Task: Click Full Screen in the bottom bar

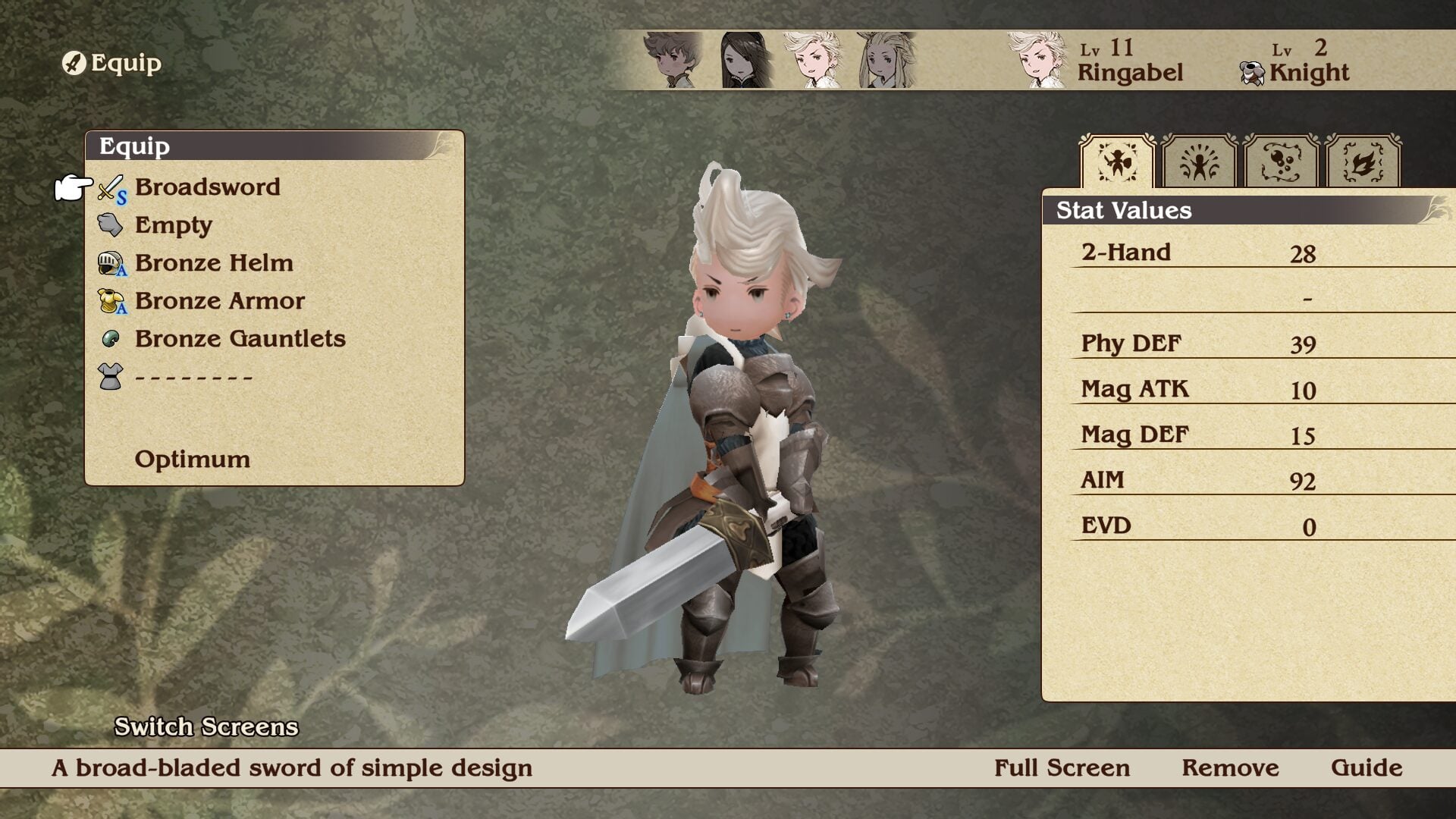Action: 1062,768
